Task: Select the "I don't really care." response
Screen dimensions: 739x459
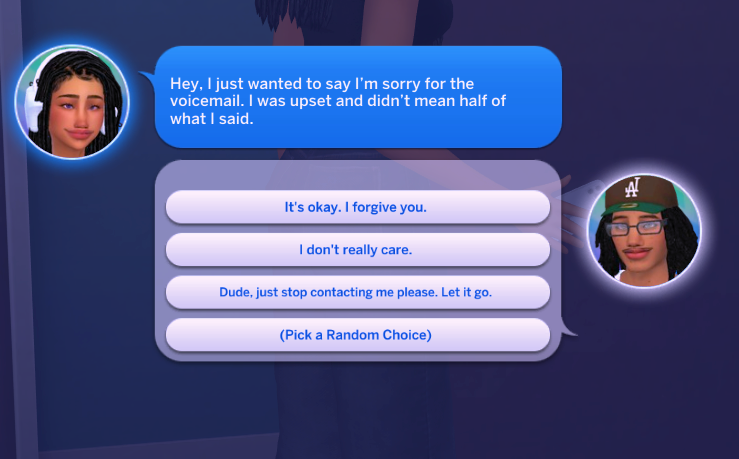Action: click(x=357, y=250)
